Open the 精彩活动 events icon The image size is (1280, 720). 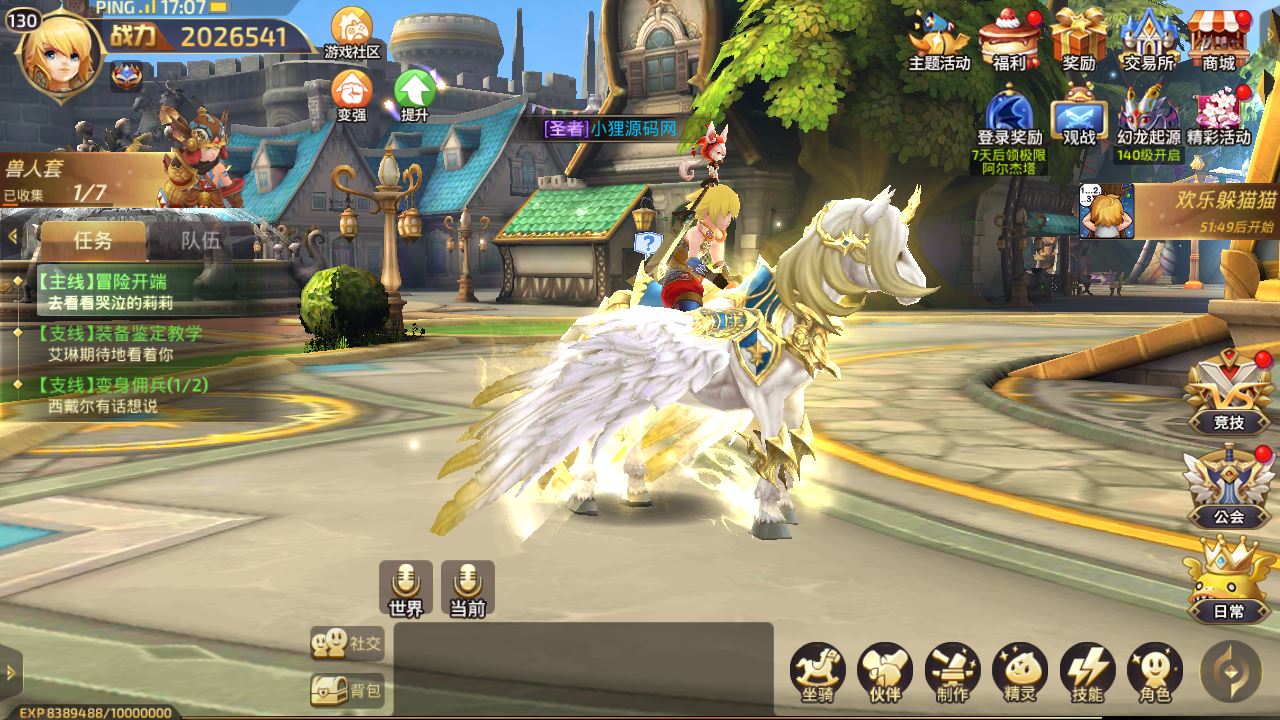[x=1219, y=116]
